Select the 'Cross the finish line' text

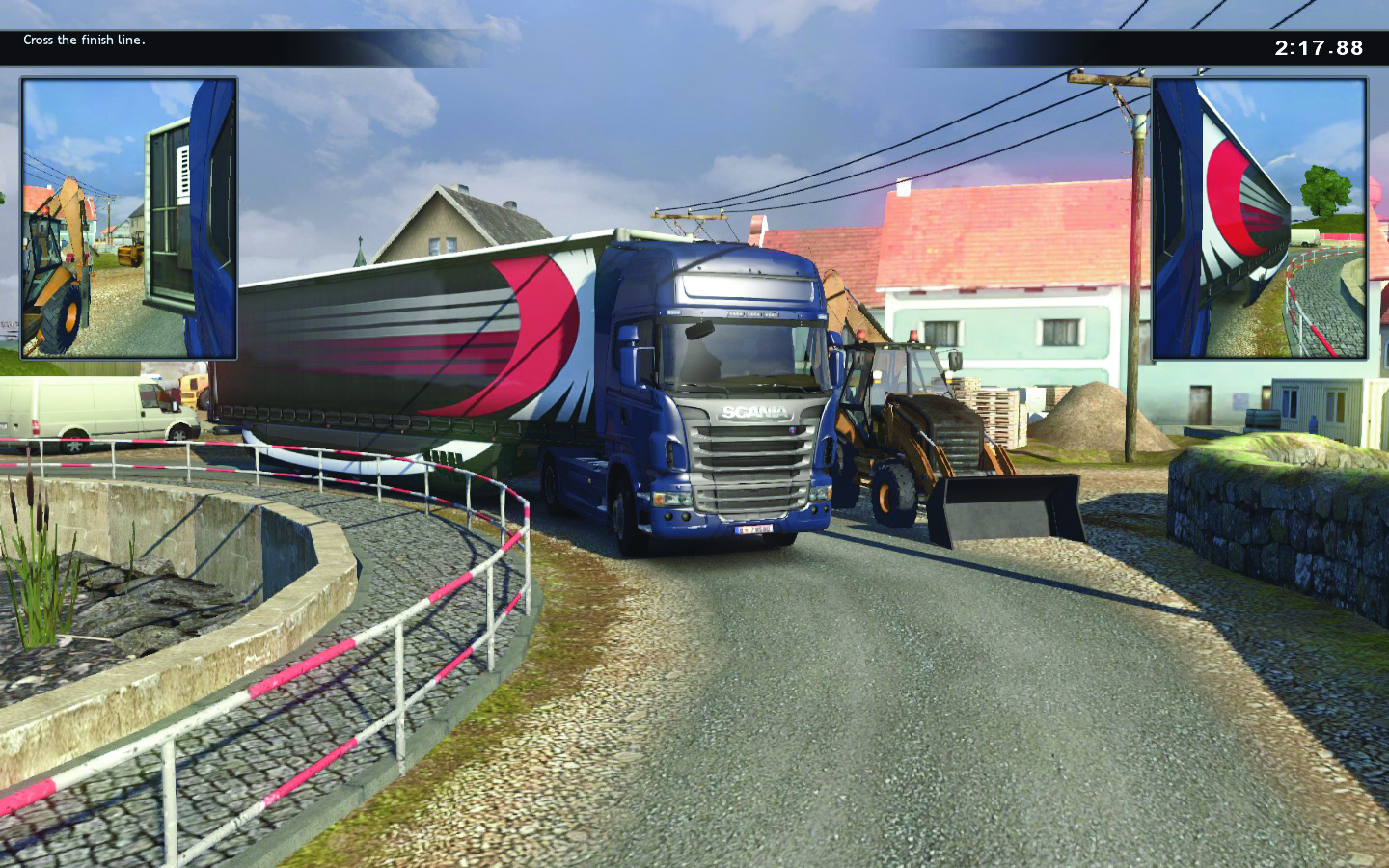85,41
